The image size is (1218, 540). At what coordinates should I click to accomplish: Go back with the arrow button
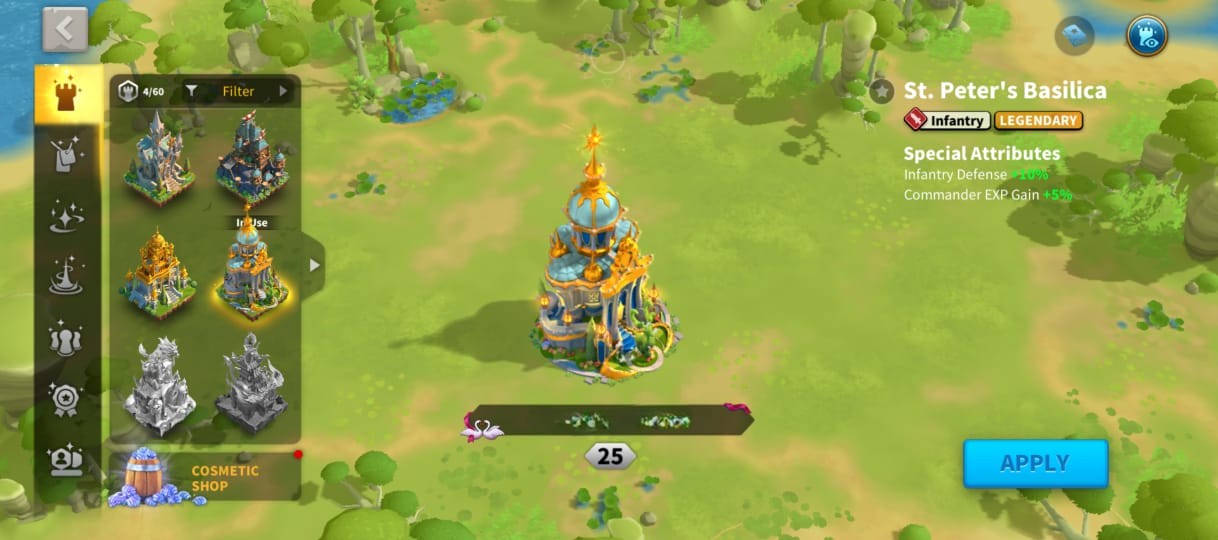[65, 30]
